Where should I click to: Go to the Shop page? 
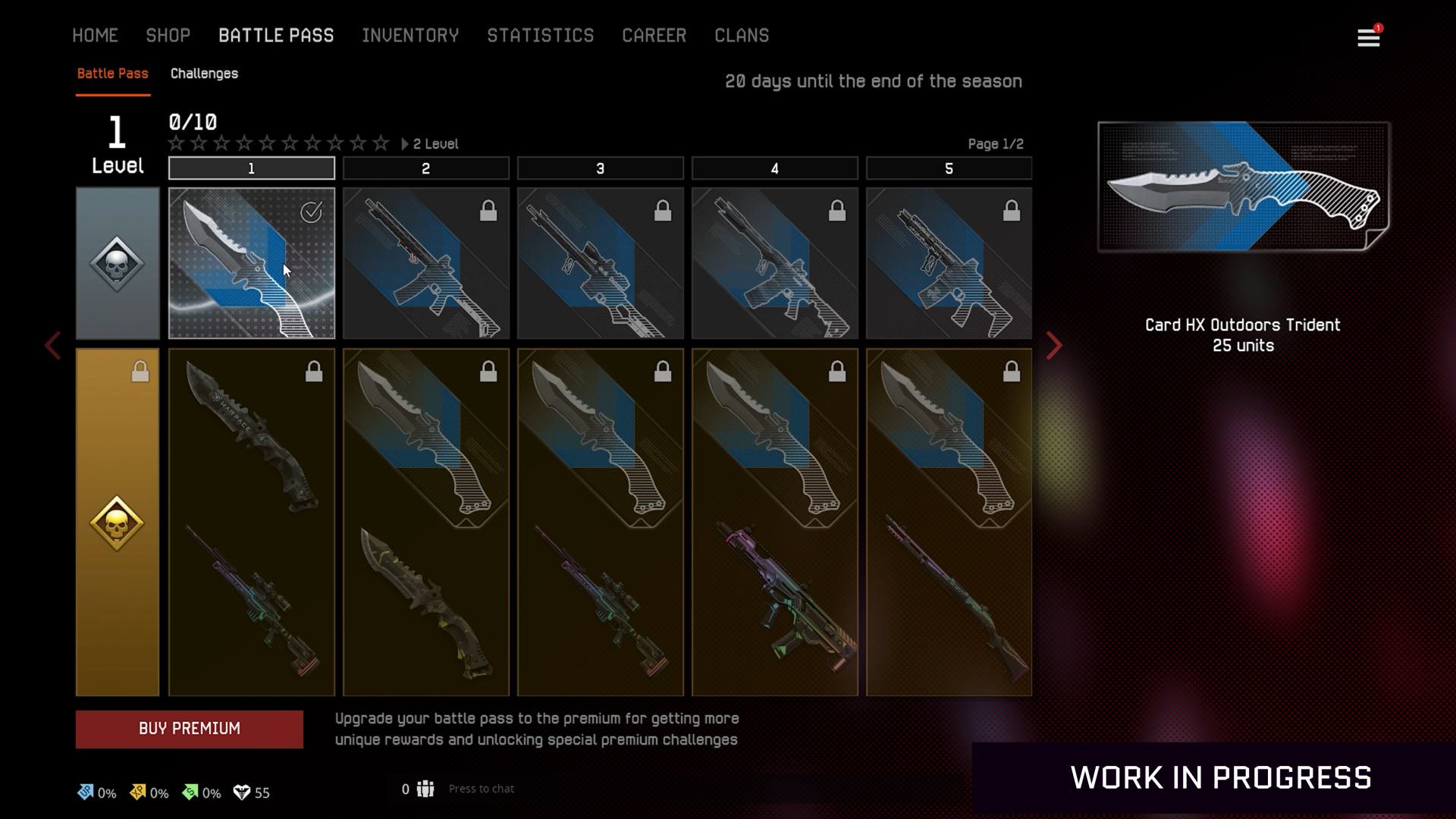tap(168, 36)
